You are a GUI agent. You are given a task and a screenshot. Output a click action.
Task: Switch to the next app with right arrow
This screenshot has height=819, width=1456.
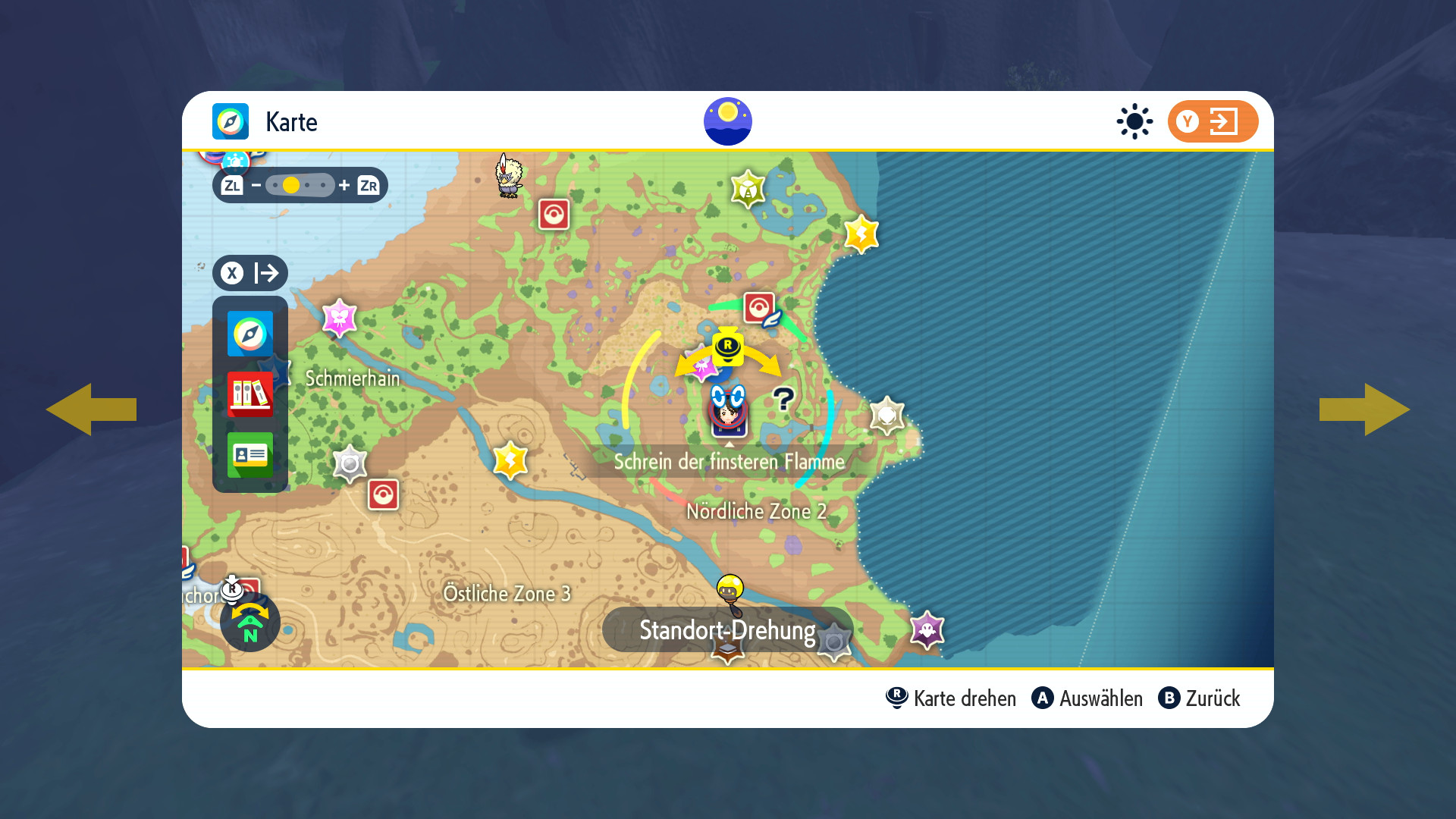(1364, 409)
